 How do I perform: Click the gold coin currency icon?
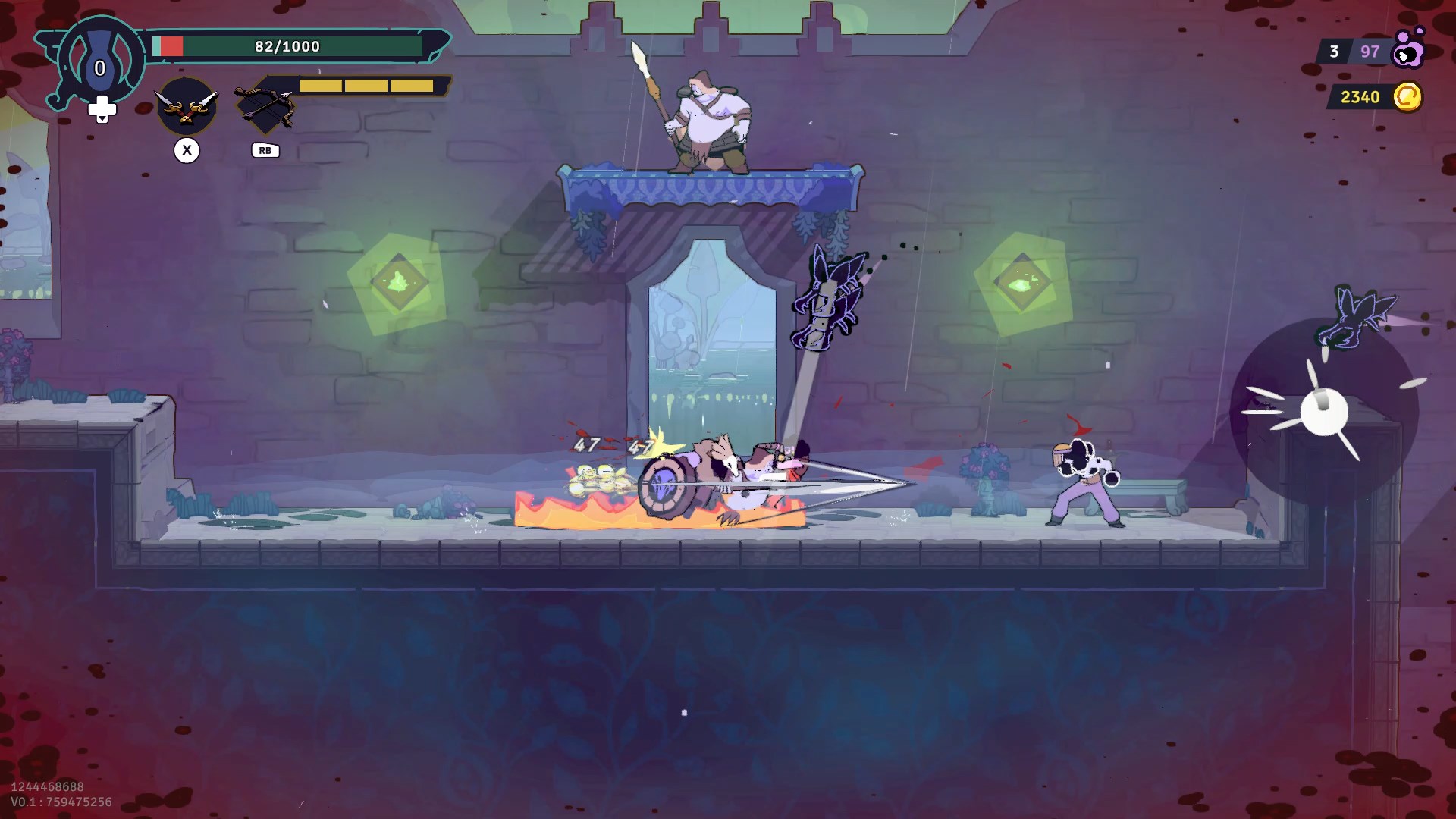tap(1407, 97)
